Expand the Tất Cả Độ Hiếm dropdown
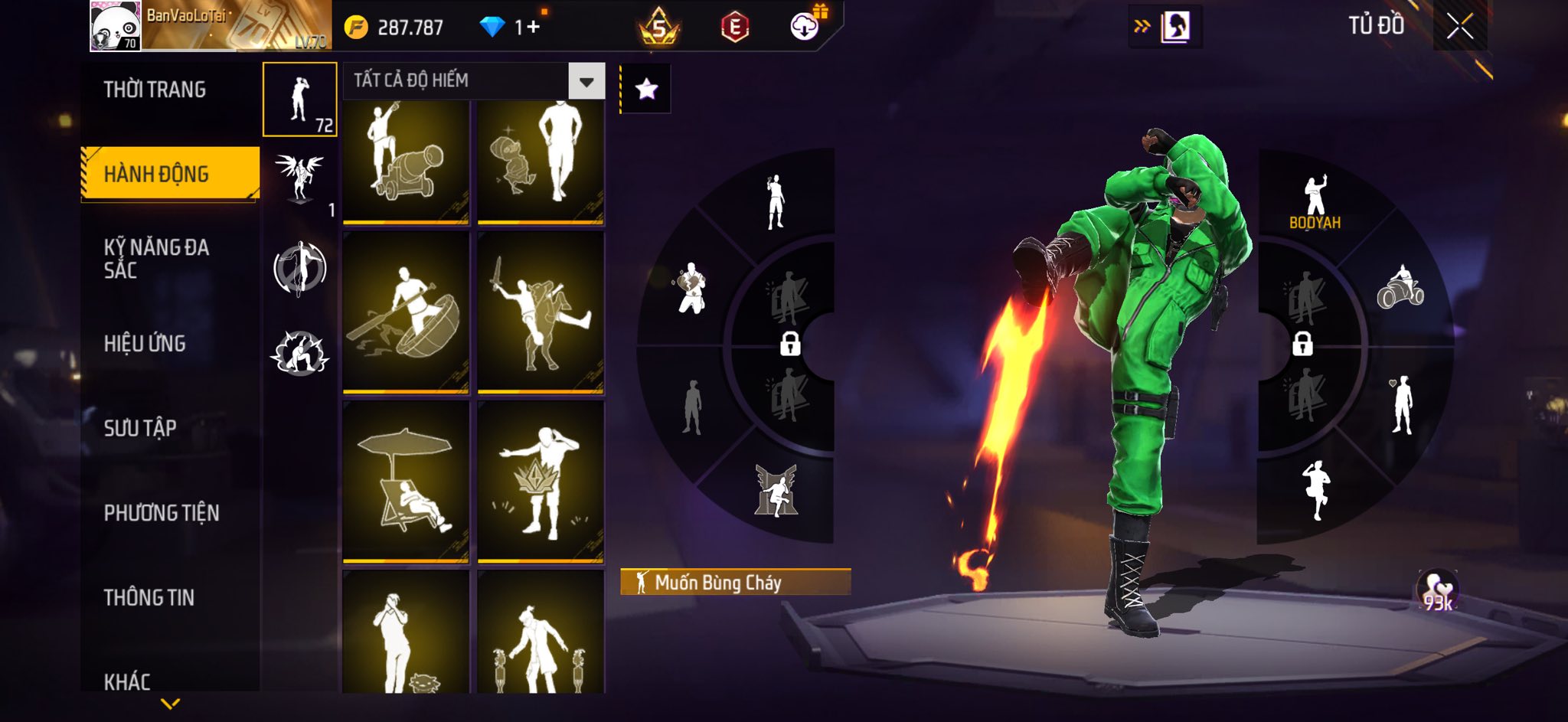This screenshot has height=722, width=1568. 586,81
